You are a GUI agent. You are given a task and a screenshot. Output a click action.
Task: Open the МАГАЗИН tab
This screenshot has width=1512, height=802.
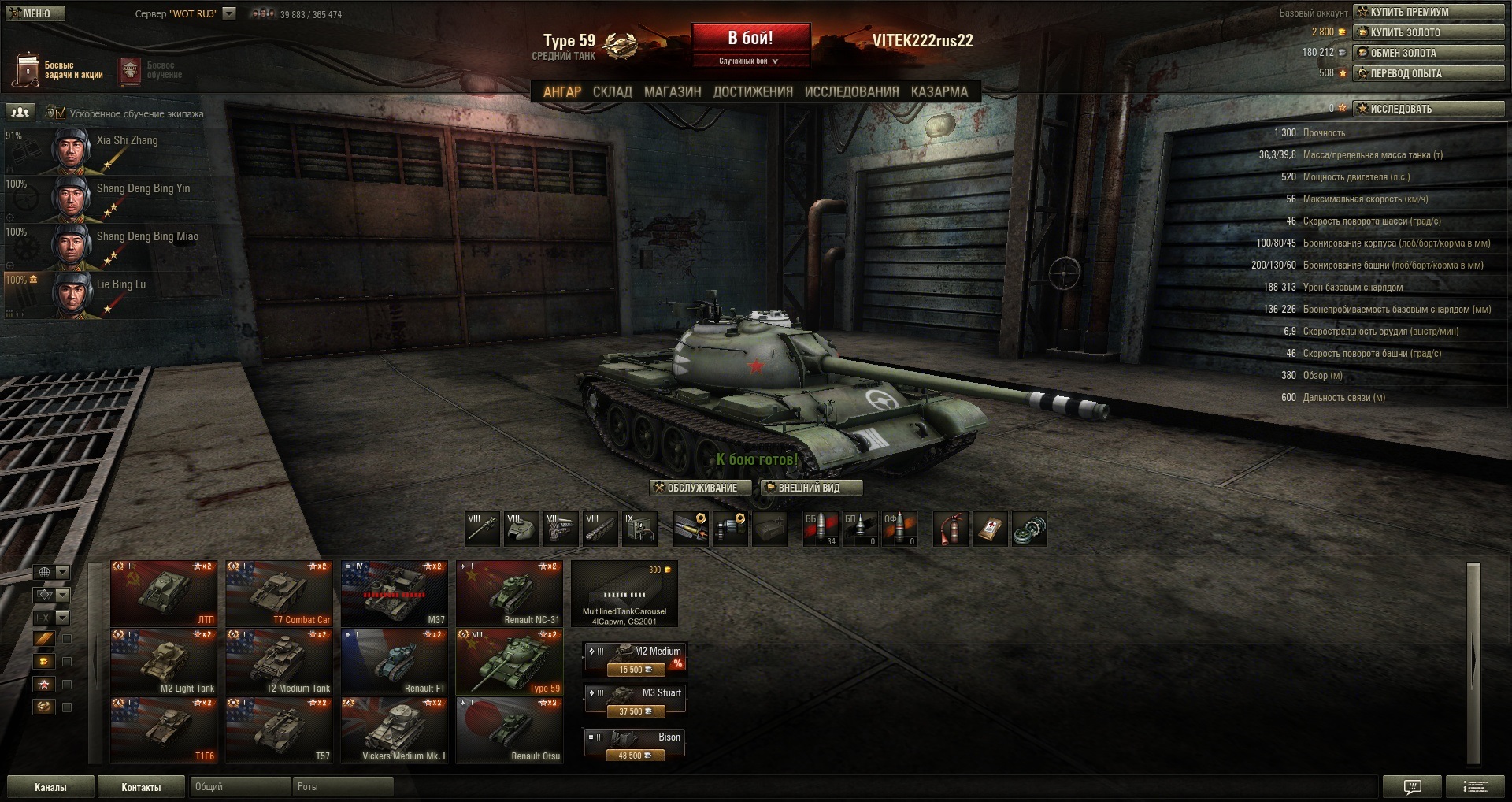click(x=673, y=91)
